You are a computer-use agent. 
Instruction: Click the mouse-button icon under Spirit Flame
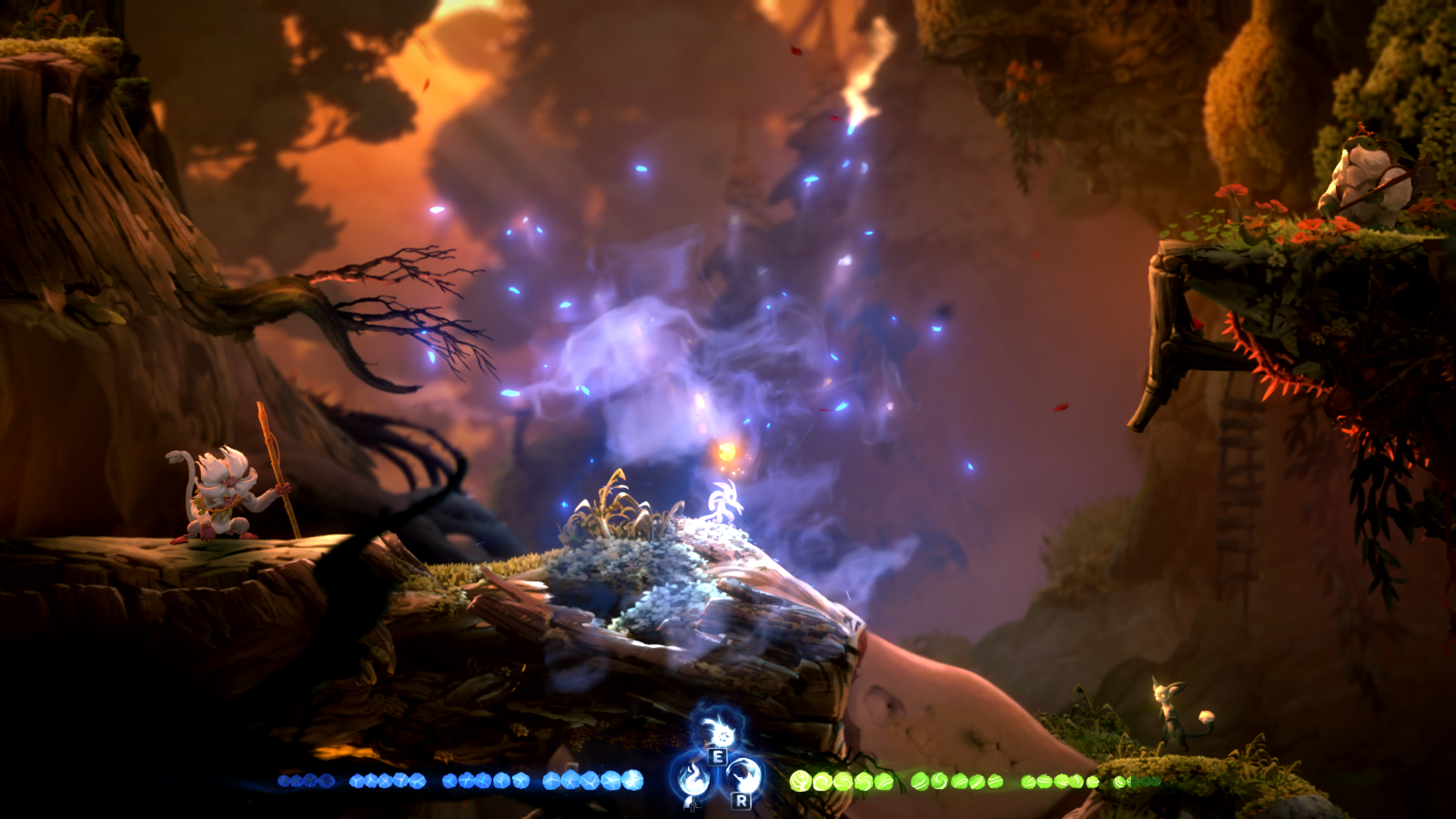pyautogui.click(x=693, y=804)
